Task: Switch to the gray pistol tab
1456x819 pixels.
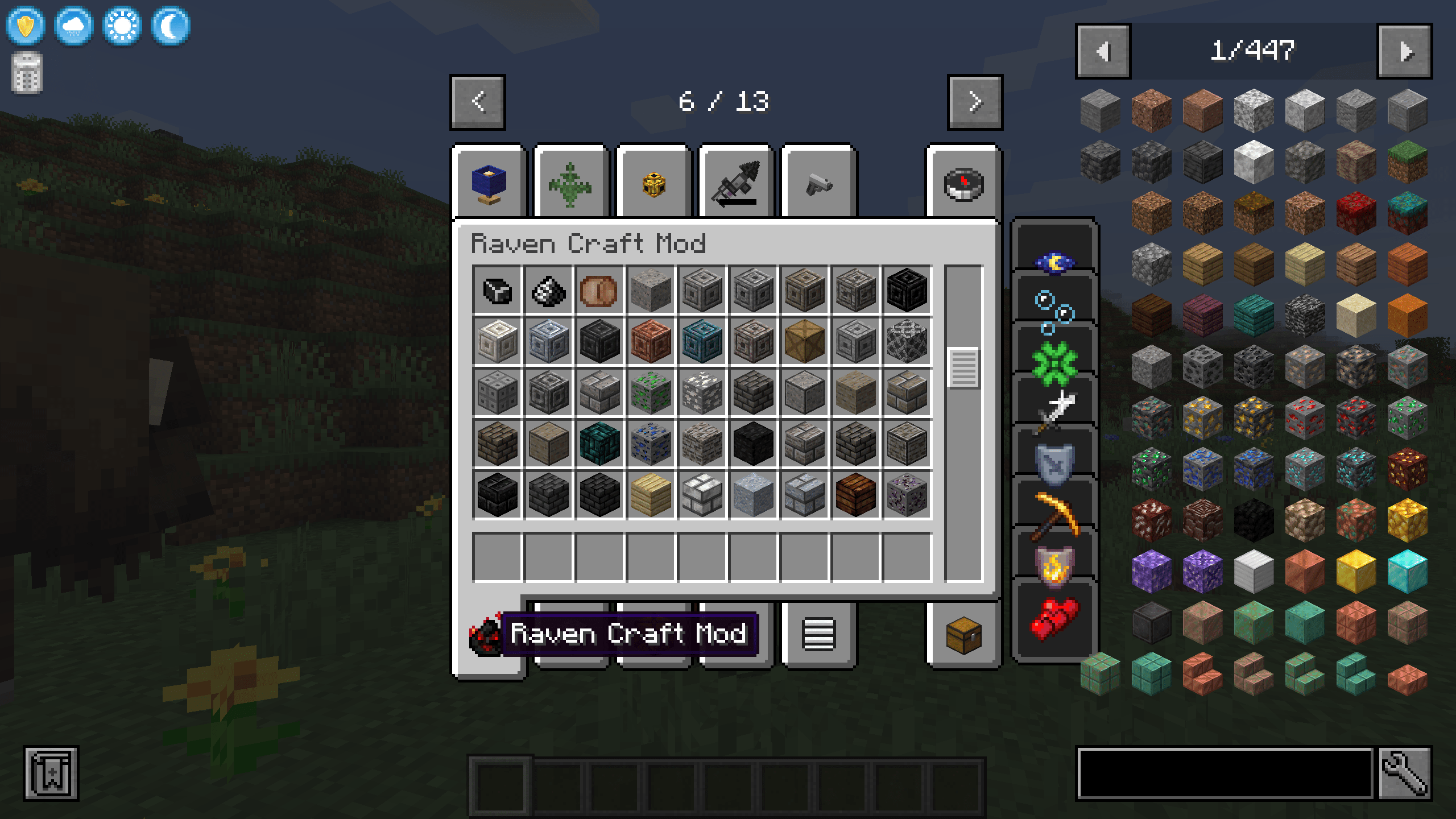Action: coord(818,183)
